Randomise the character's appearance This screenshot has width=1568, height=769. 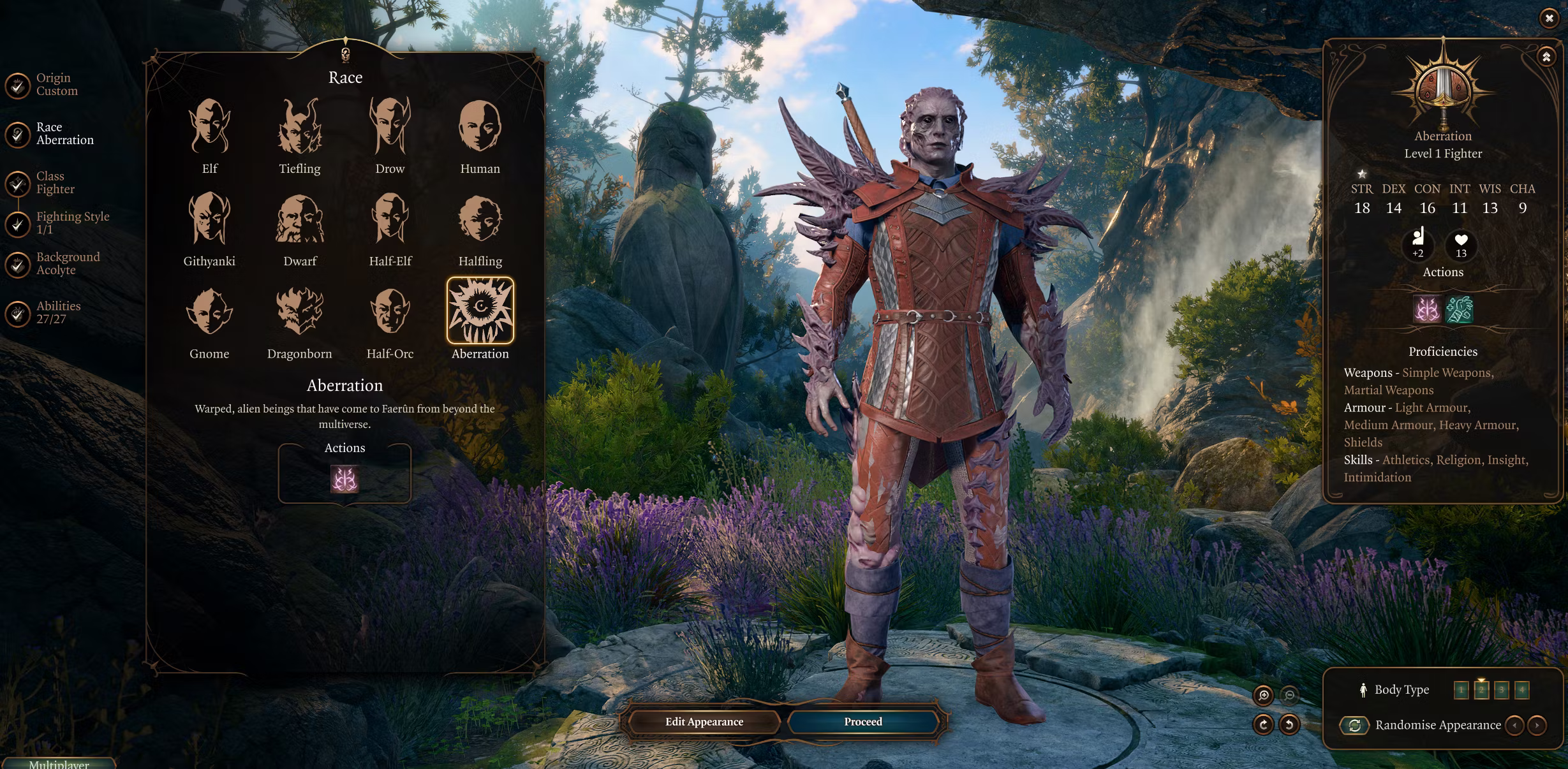click(1355, 726)
